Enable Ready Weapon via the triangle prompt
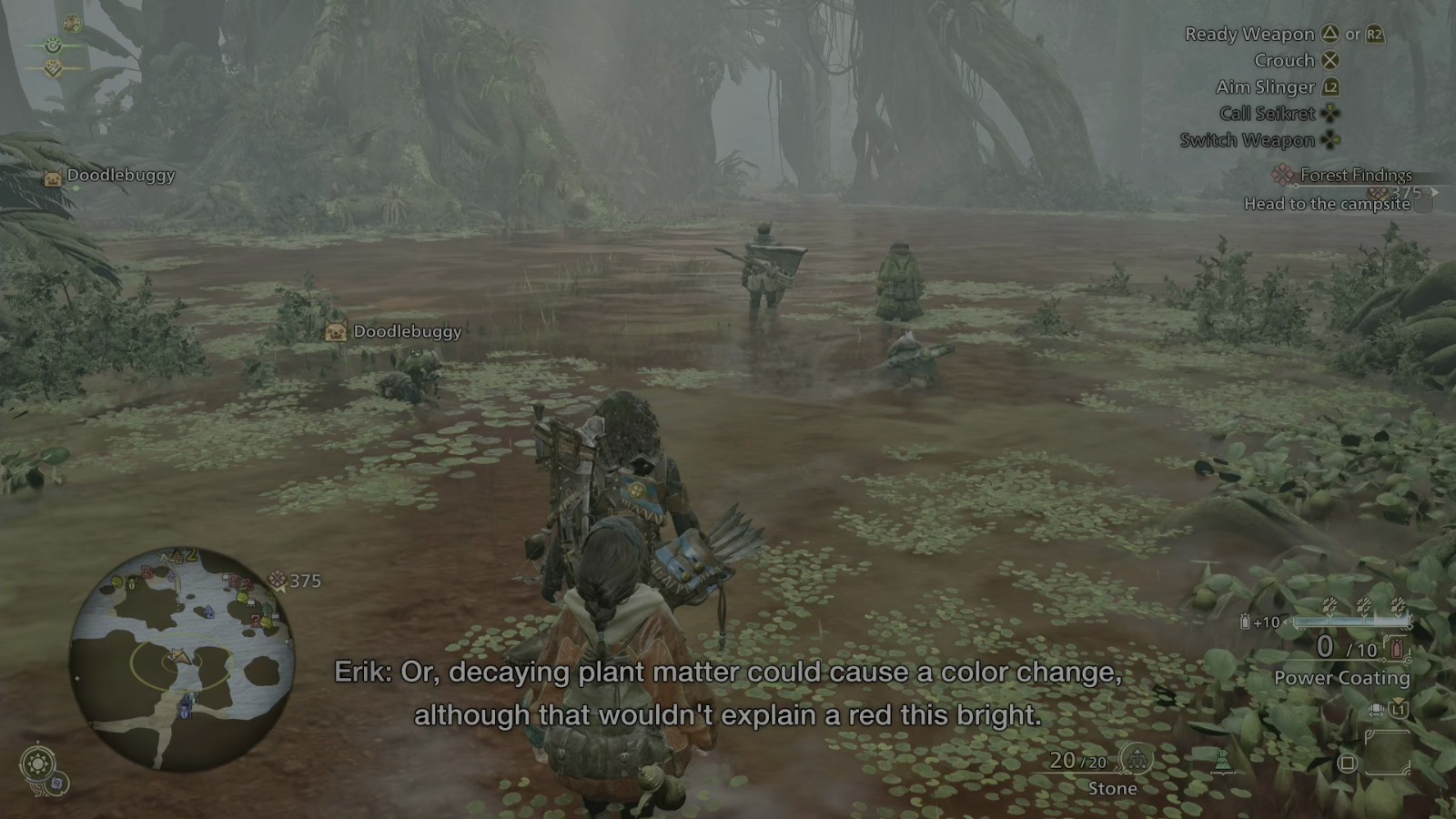The width and height of the screenshot is (1456, 819). click(x=1330, y=35)
